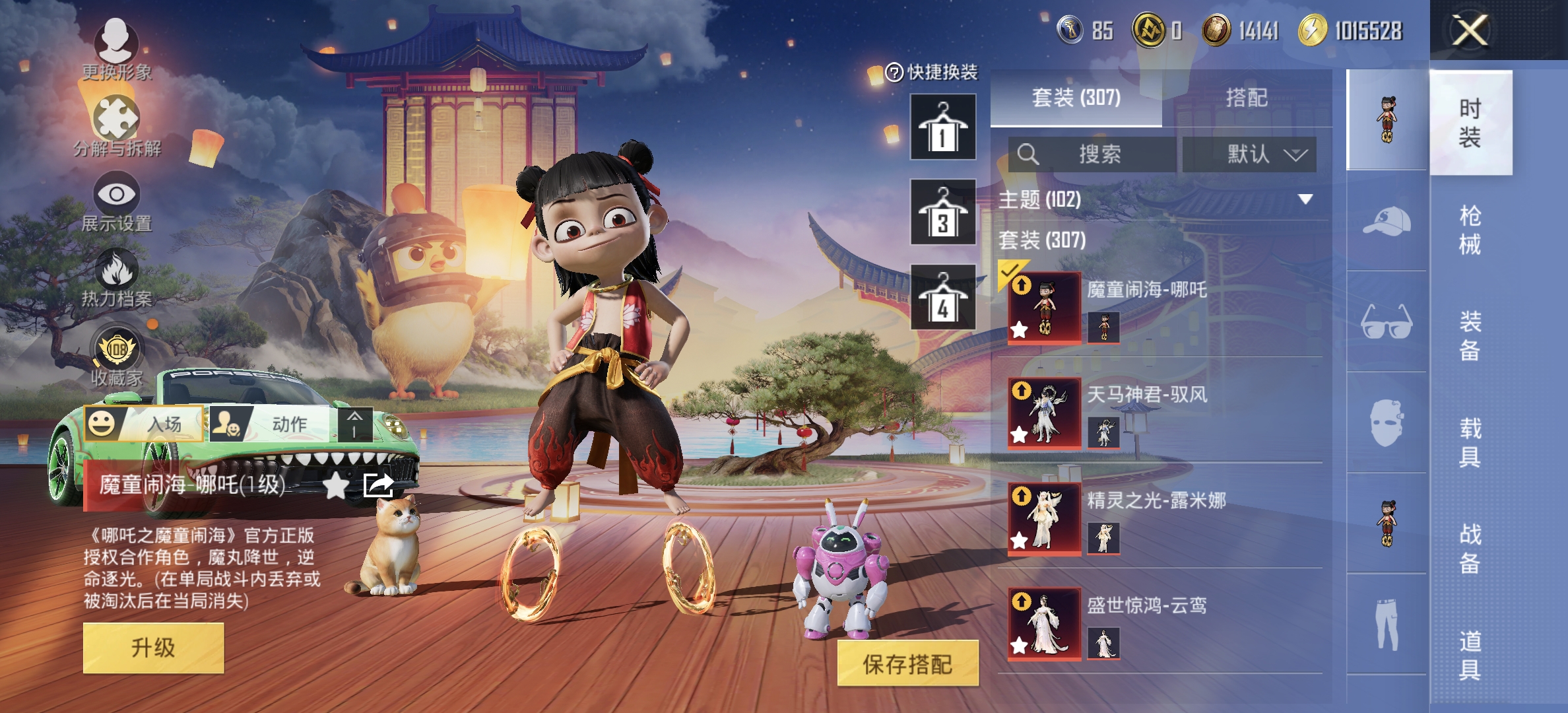
Task: Choose quick outfit preset 3
Action: click(943, 213)
